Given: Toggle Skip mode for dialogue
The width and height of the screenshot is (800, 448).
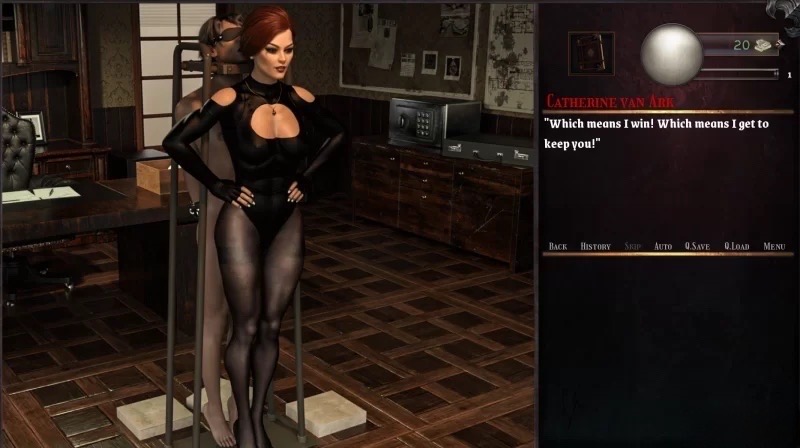Looking at the screenshot, I should click(x=632, y=246).
